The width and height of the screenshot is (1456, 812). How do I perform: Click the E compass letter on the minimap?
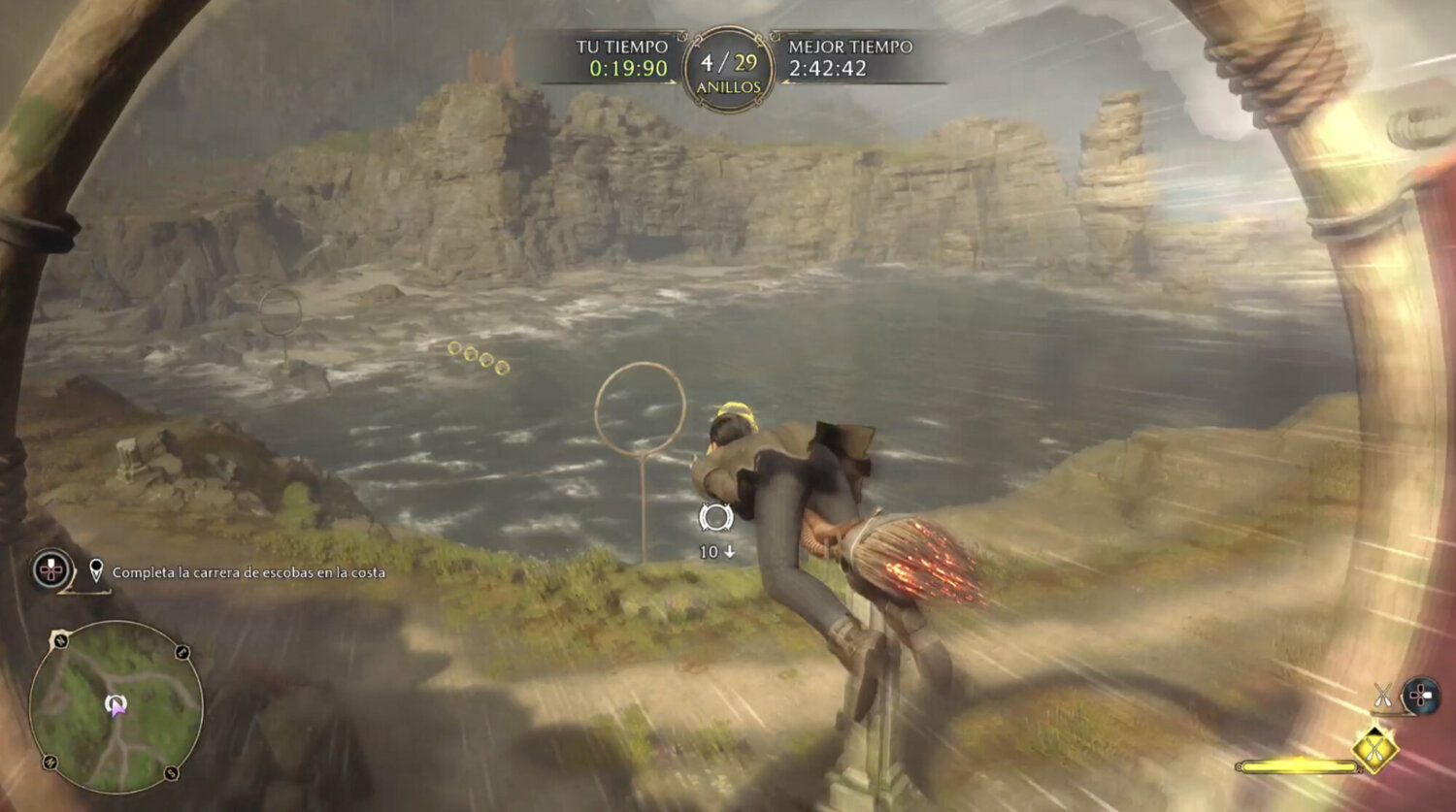(182, 653)
